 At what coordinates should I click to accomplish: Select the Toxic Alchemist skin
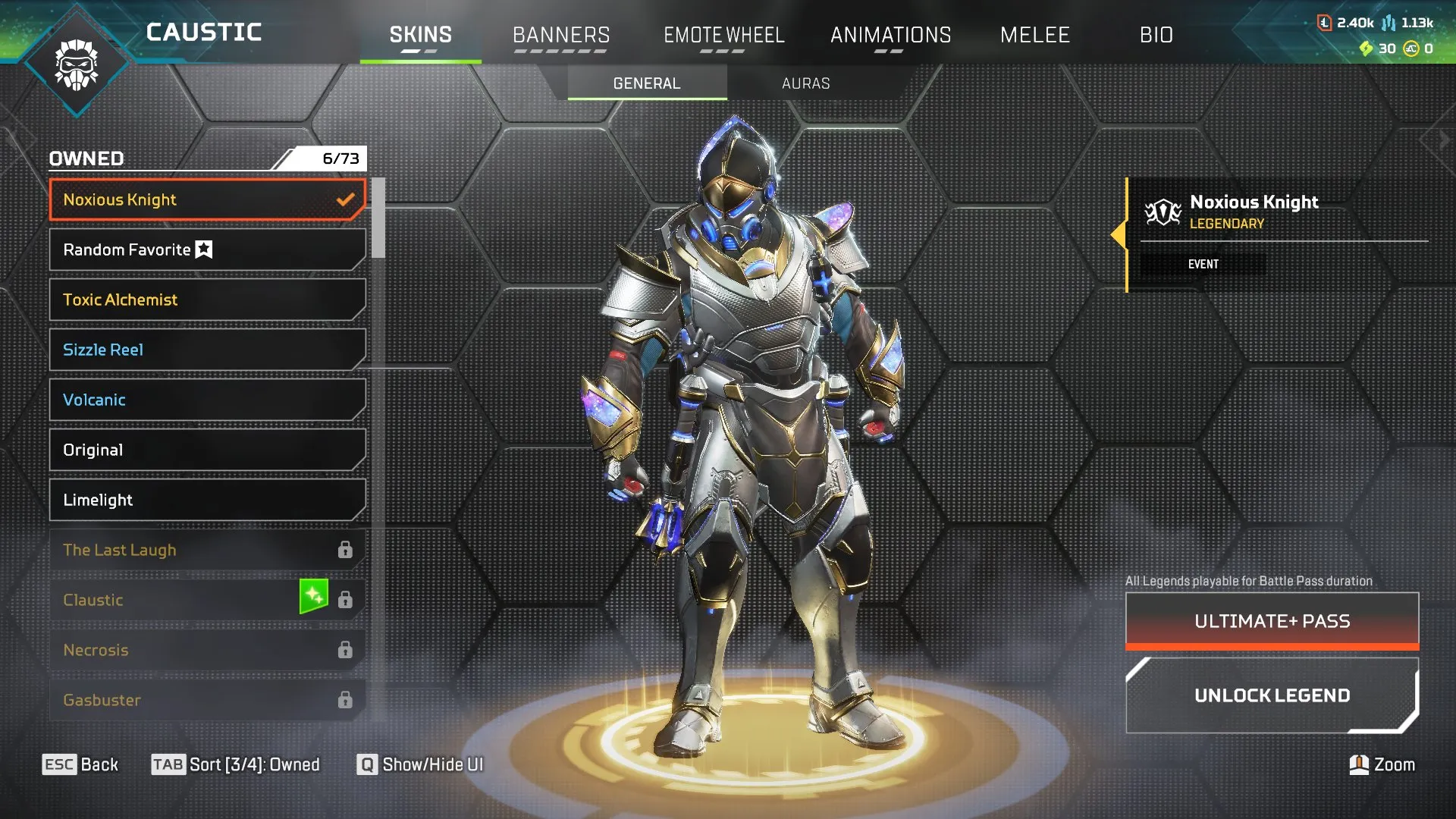206,300
